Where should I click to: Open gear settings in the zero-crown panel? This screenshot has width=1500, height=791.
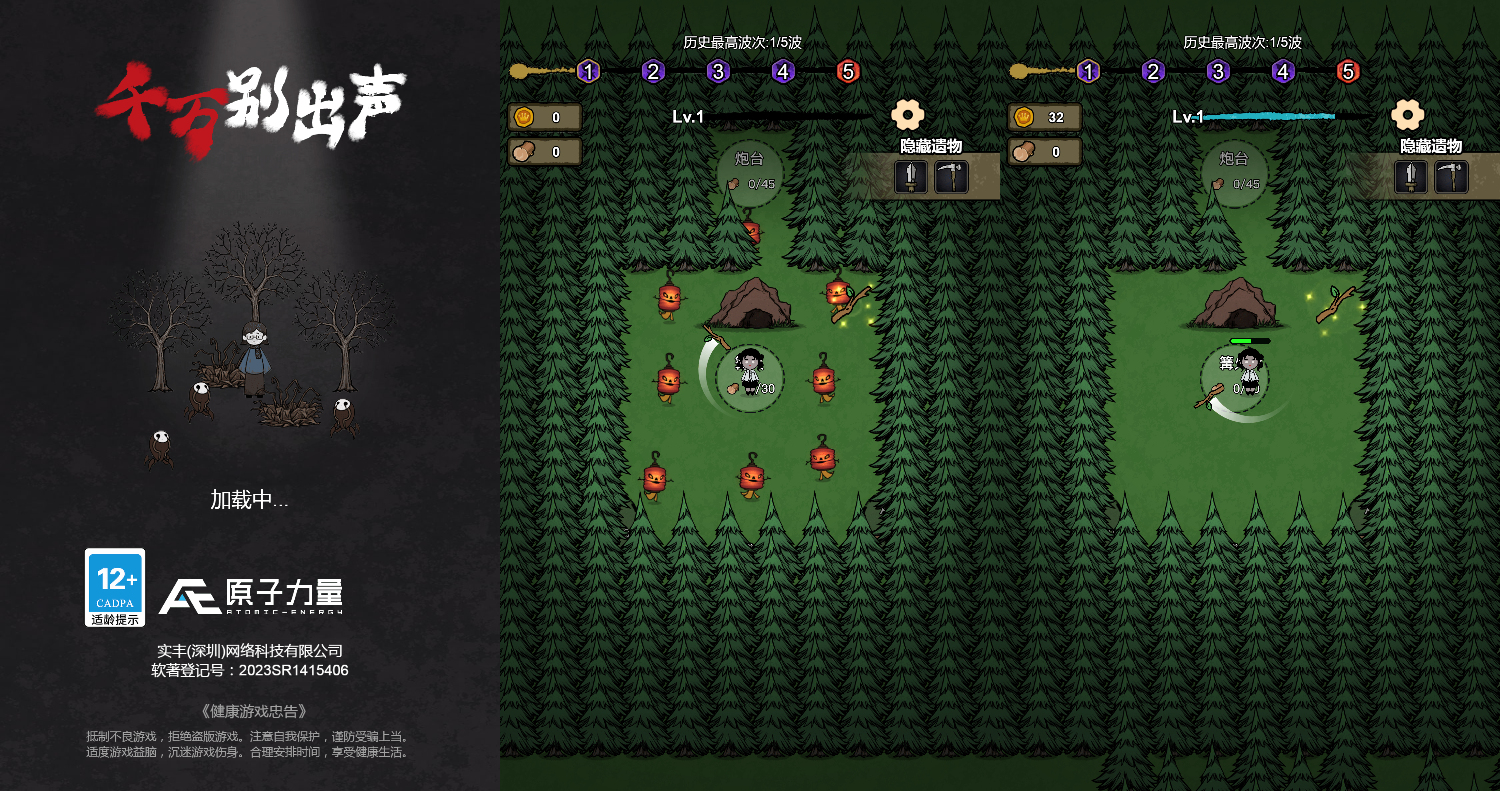907,115
